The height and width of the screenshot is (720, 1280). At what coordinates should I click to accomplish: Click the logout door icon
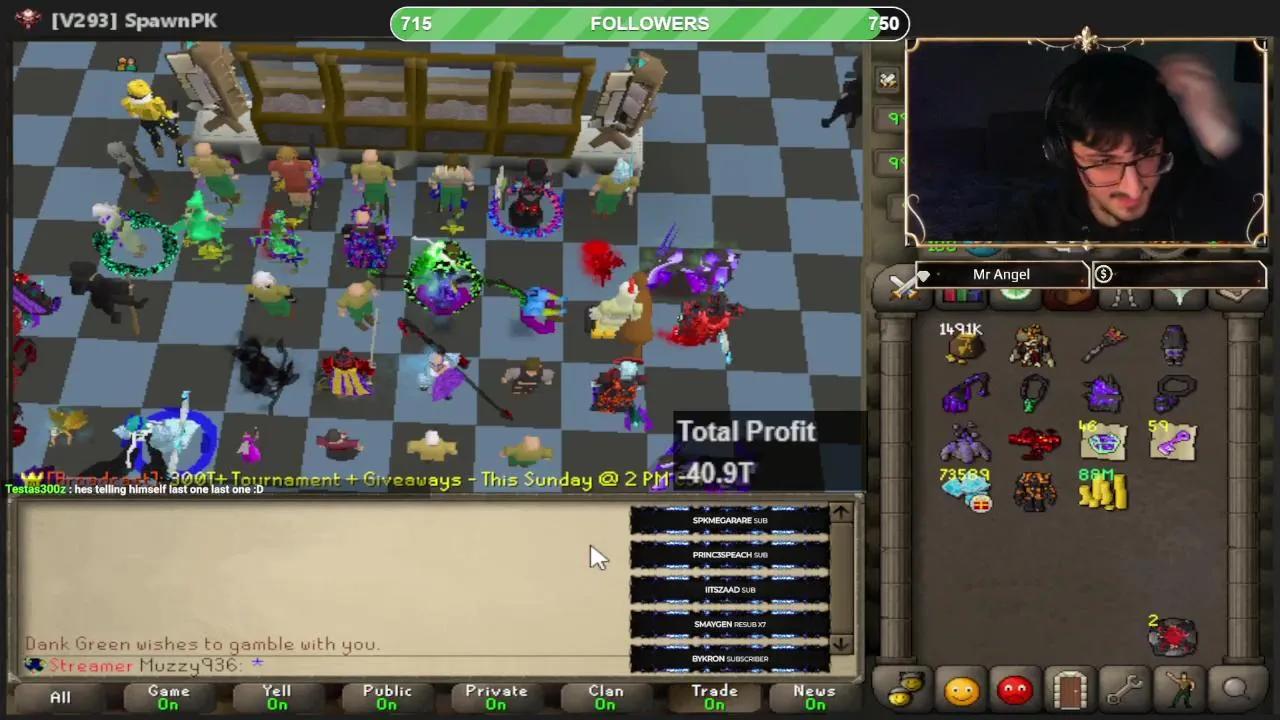[x=1068, y=688]
